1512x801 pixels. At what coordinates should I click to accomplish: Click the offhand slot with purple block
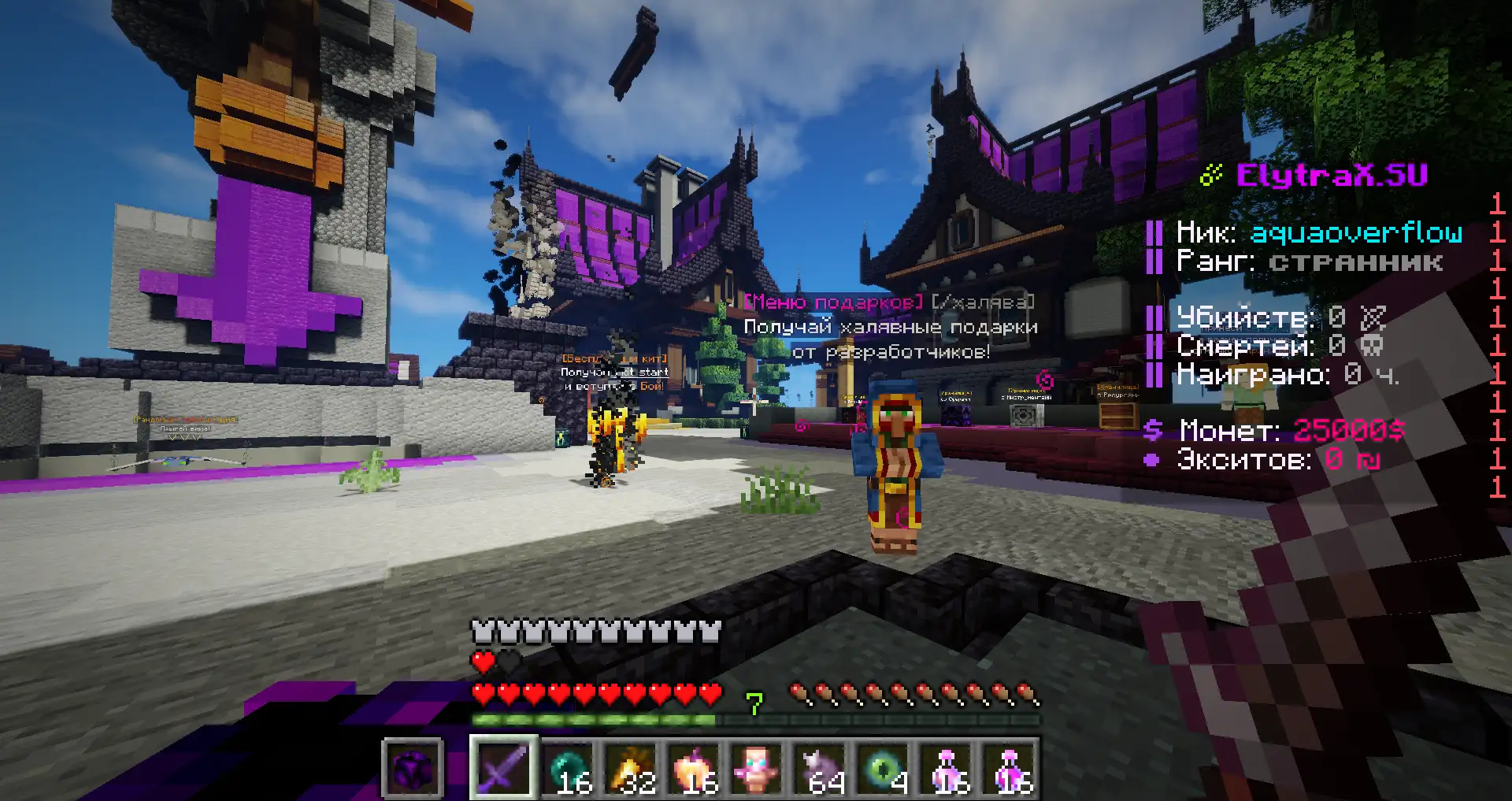coord(413,767)
